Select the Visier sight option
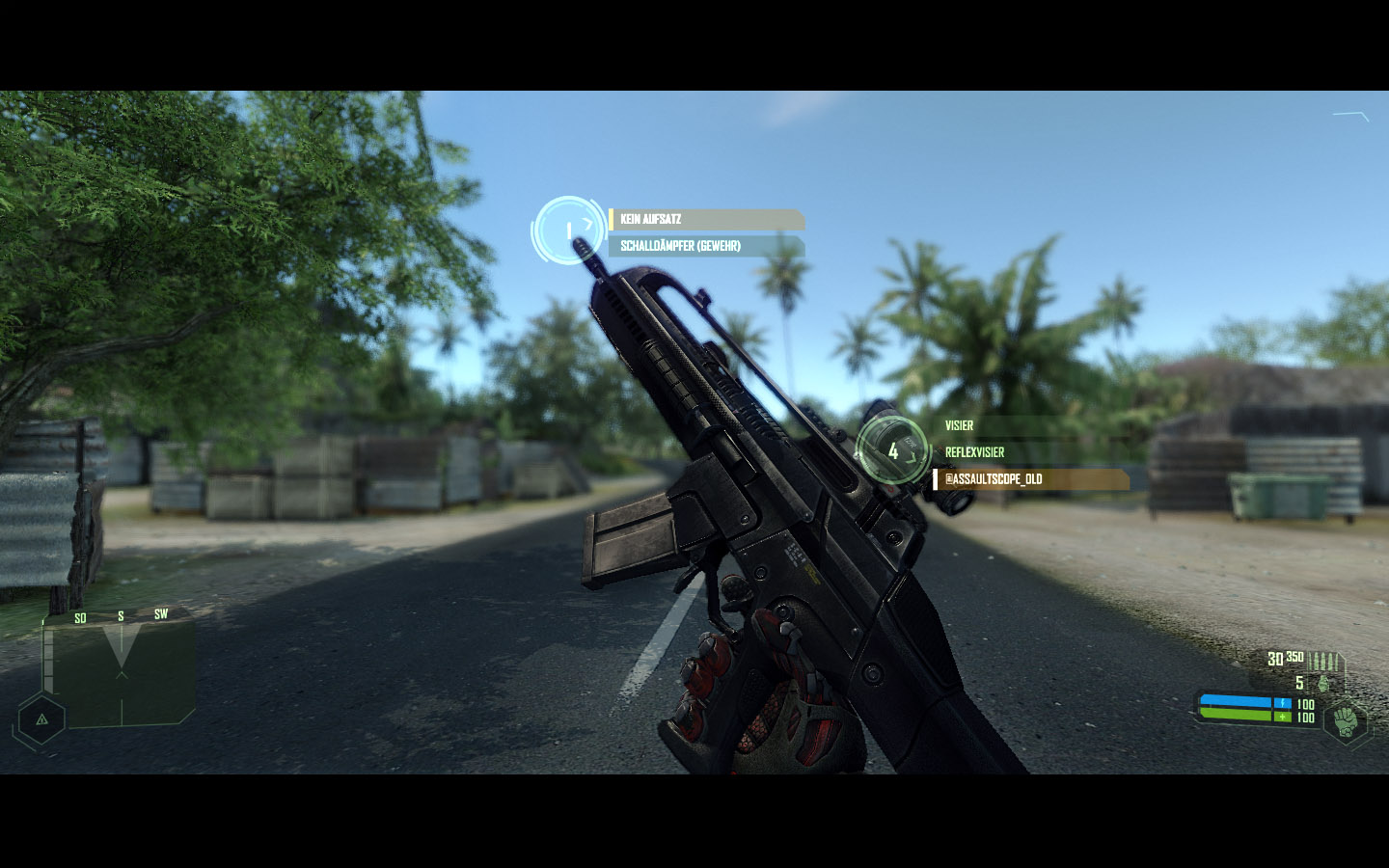The image size is (1389, 868). 1030,425
